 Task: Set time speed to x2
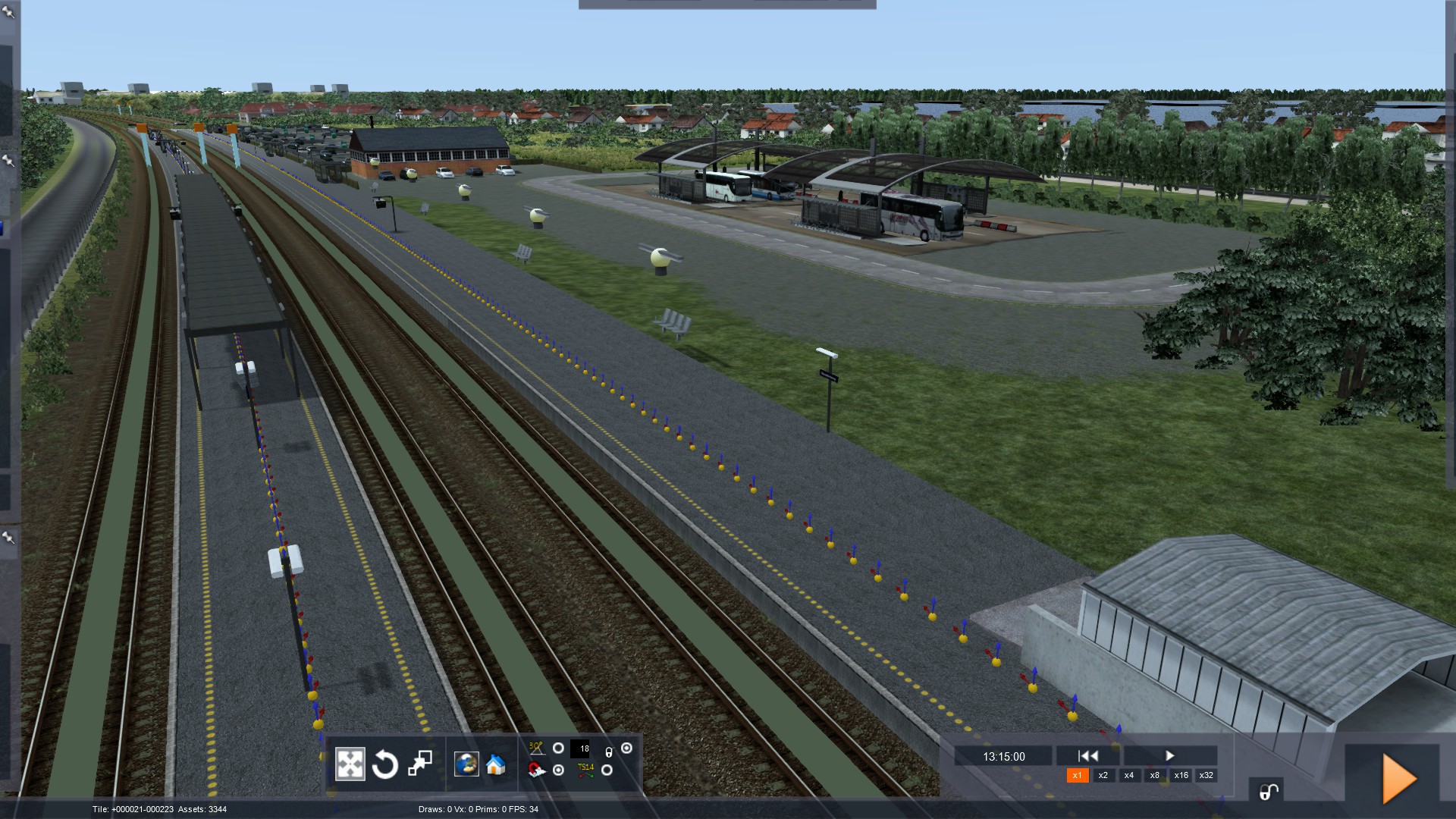coord(1103,775)
